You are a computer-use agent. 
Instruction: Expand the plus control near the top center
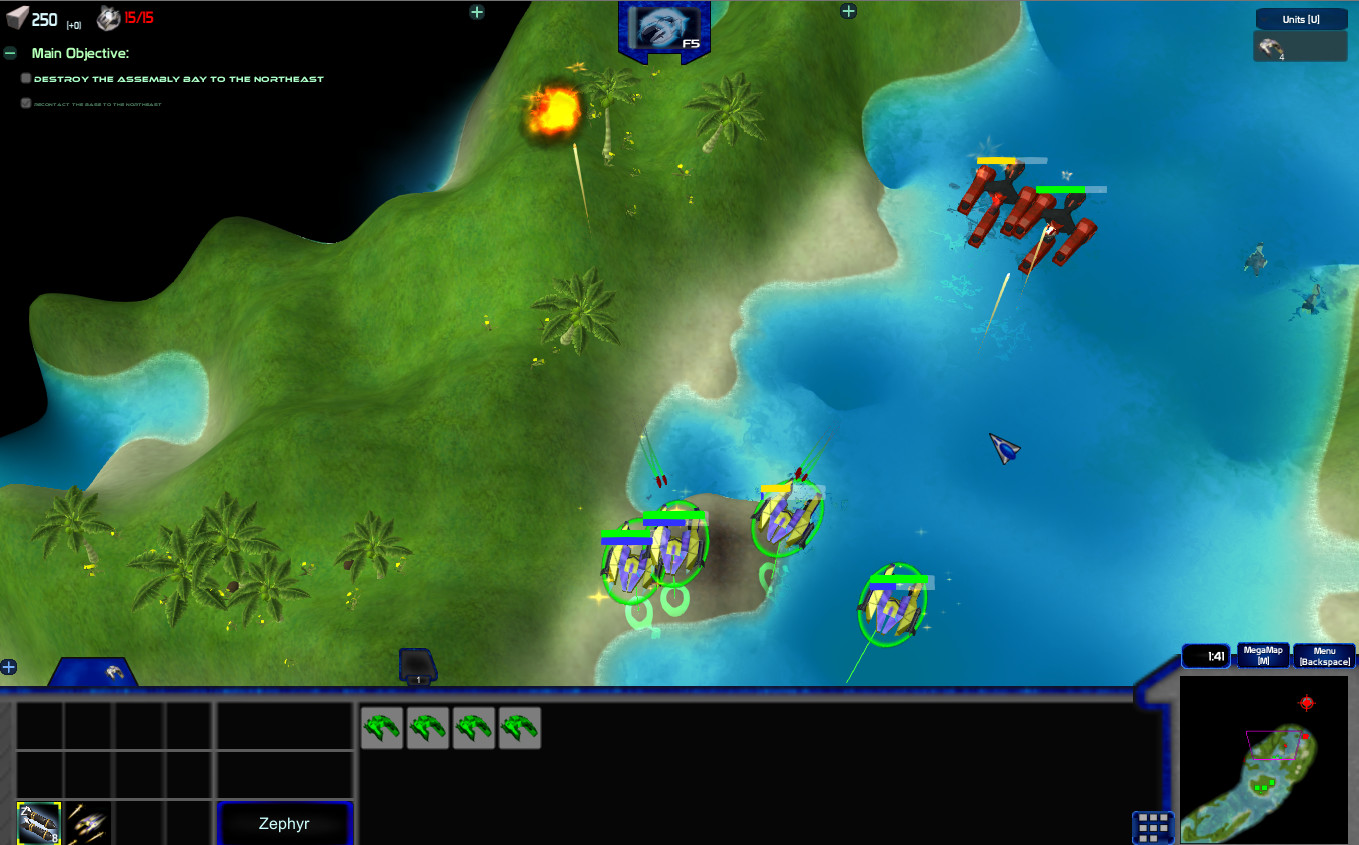(x=477, y=12)
